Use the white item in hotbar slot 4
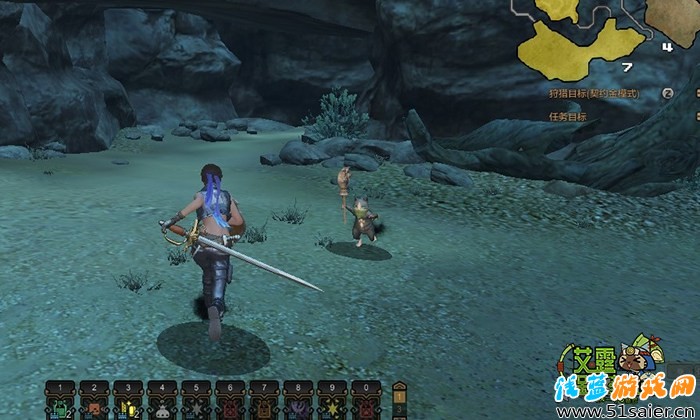Viewport: 700px width, 420px height. coord(162,407)
